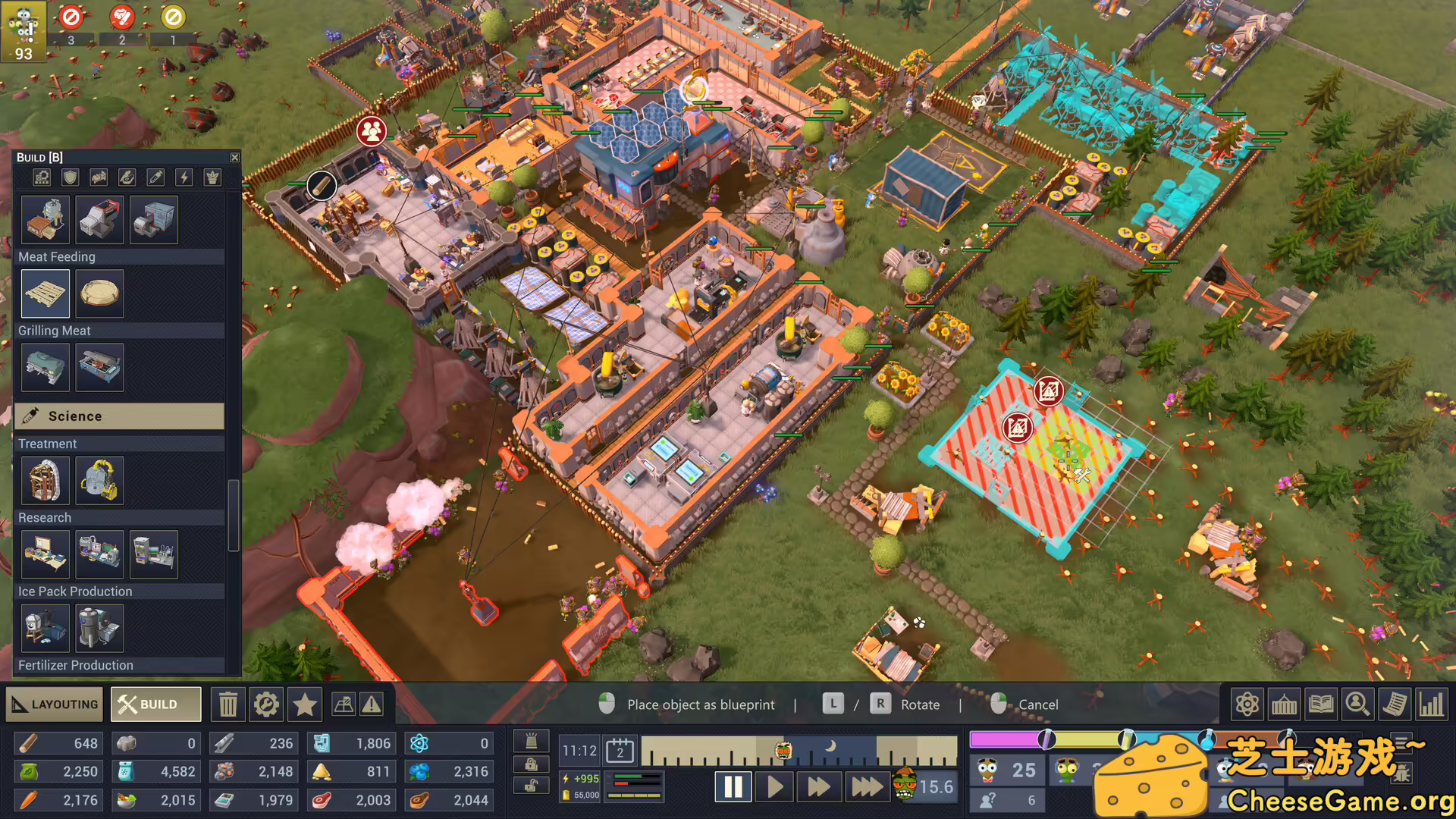Screen dimensions: 1456x819
Task: Toggle the alarm siren button
Action: (531, 742)
